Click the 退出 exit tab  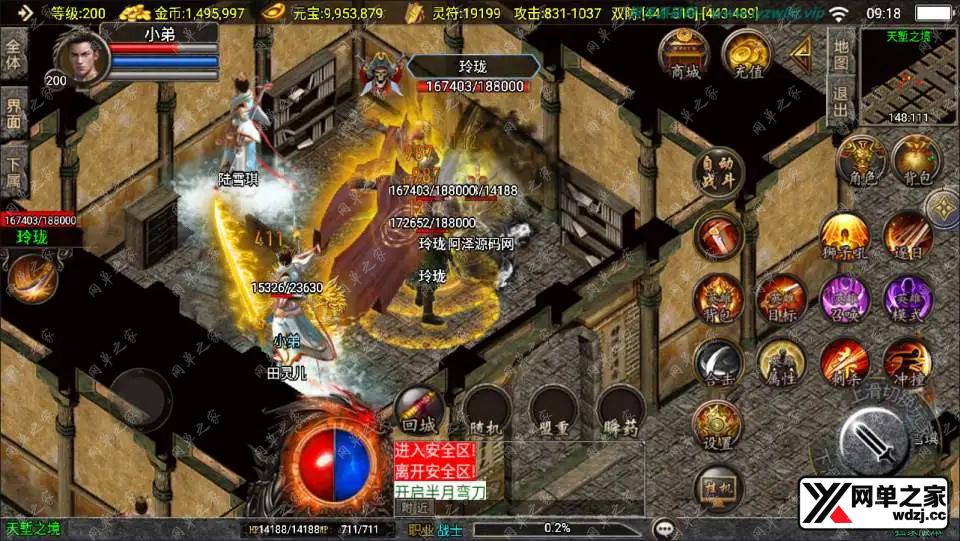pos(841,102)
